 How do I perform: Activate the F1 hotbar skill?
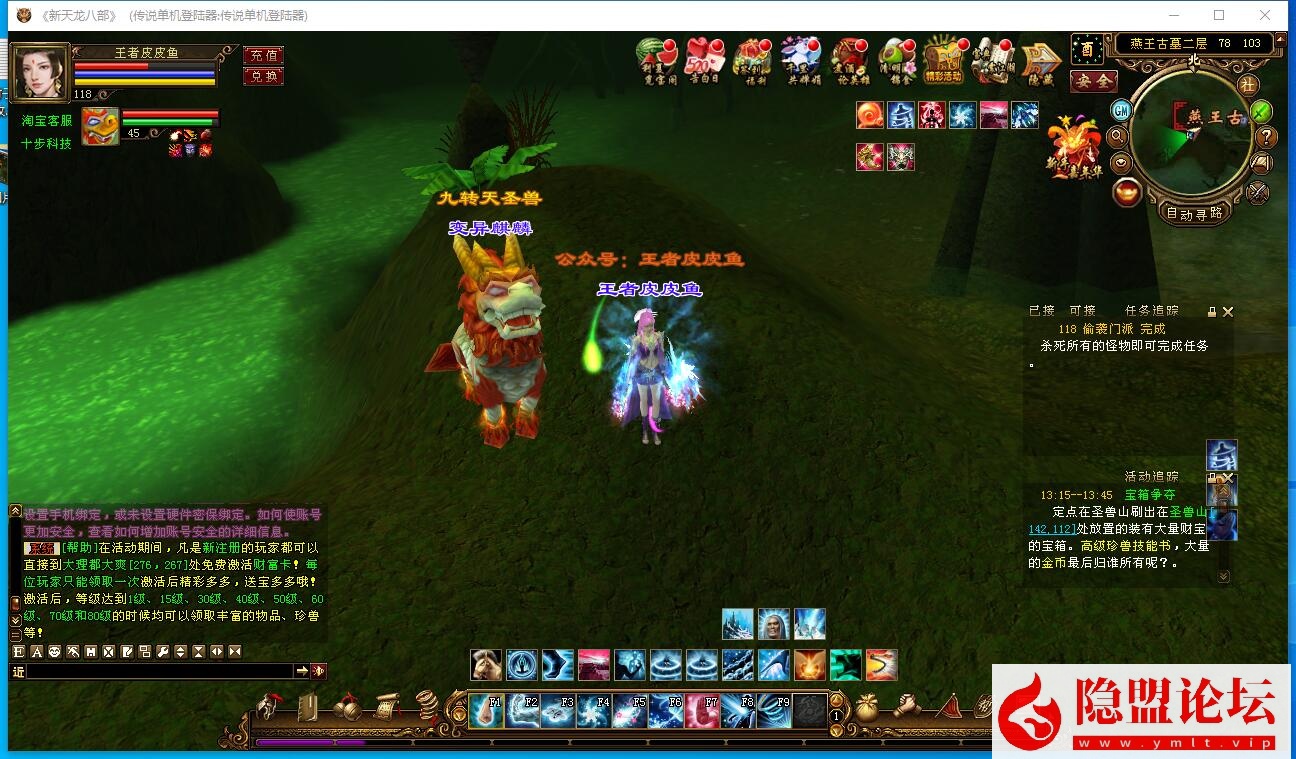pyautogui.click(x=487, y=710)
